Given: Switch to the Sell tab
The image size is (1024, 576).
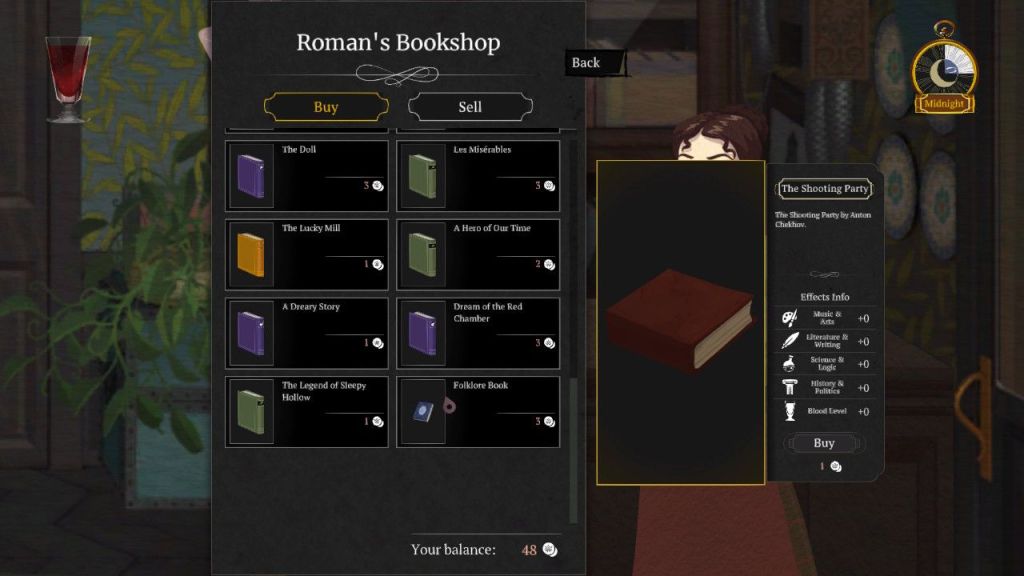Looking at the screenshot, I should point(470,107).
